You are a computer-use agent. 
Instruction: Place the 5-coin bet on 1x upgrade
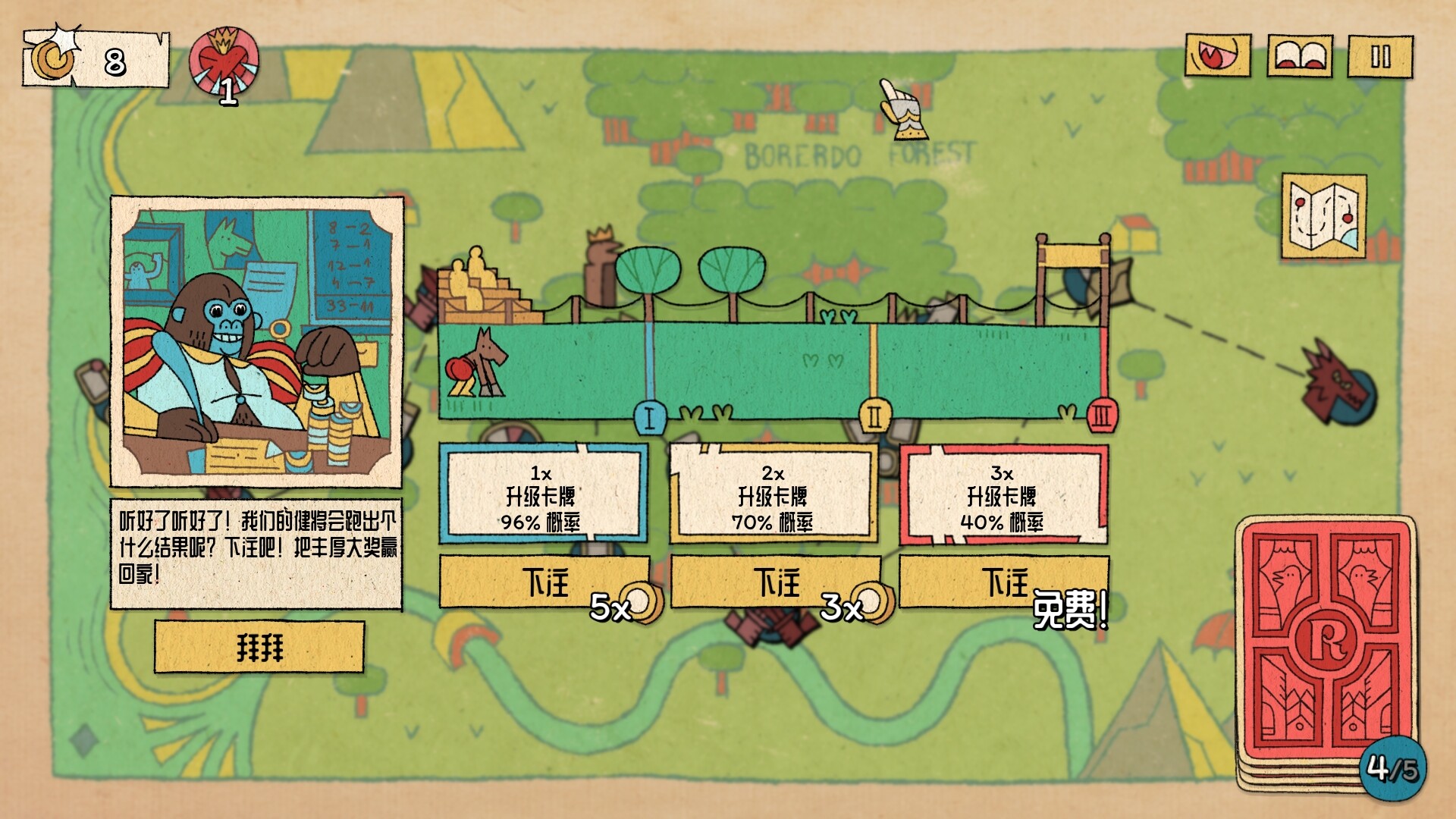pyautogui.click(x=544, y=582)
